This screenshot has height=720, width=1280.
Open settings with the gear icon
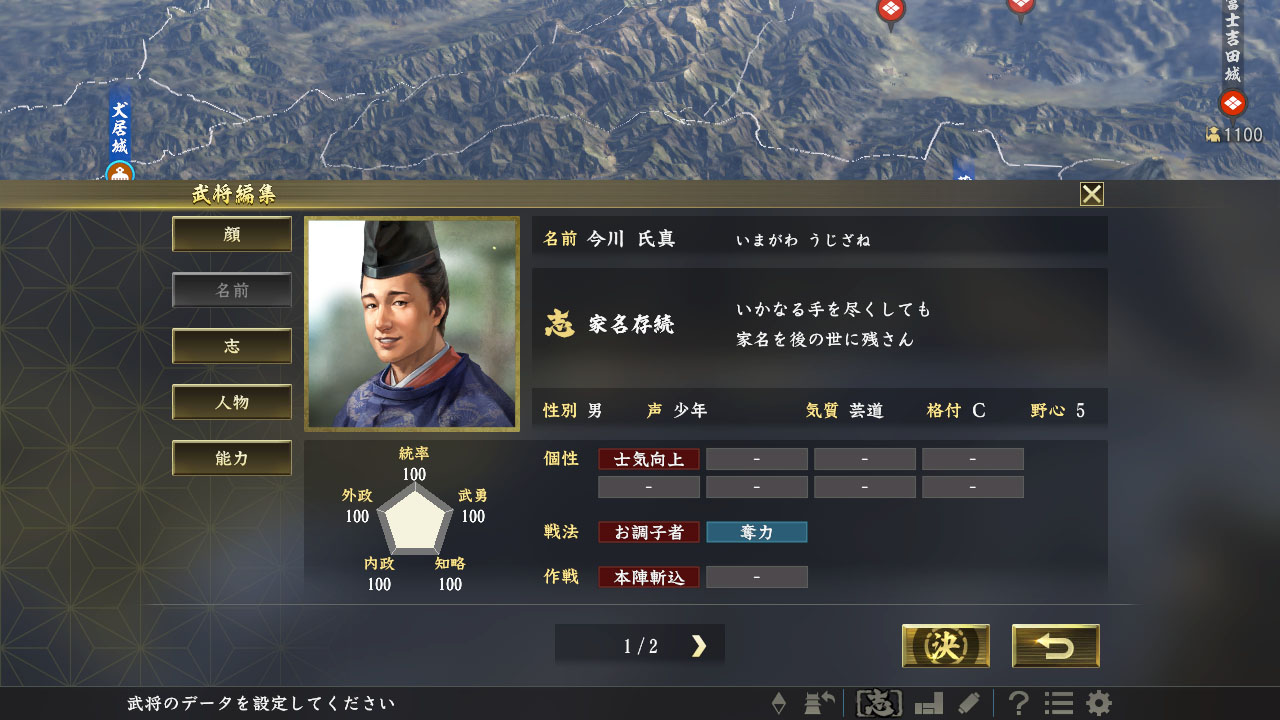(1096, 703)
